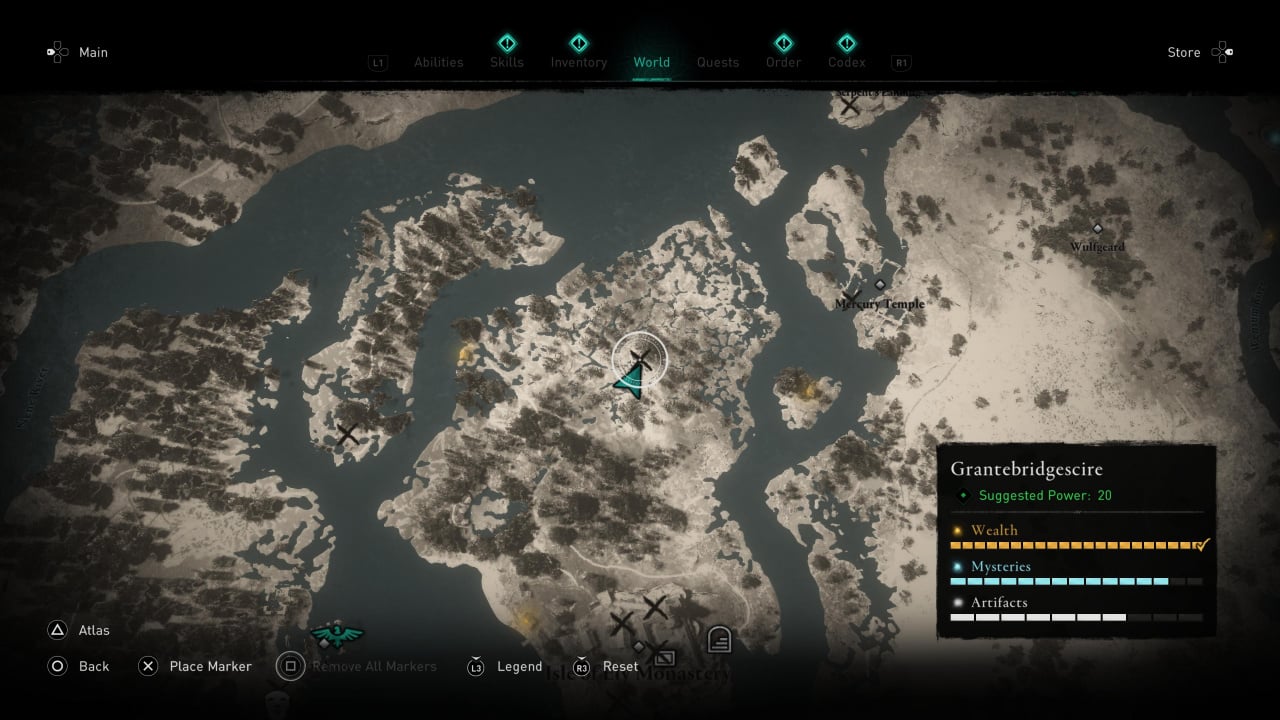Click the Artifacts progress row
This screenshot has height=720, width=1280.
1076,610
